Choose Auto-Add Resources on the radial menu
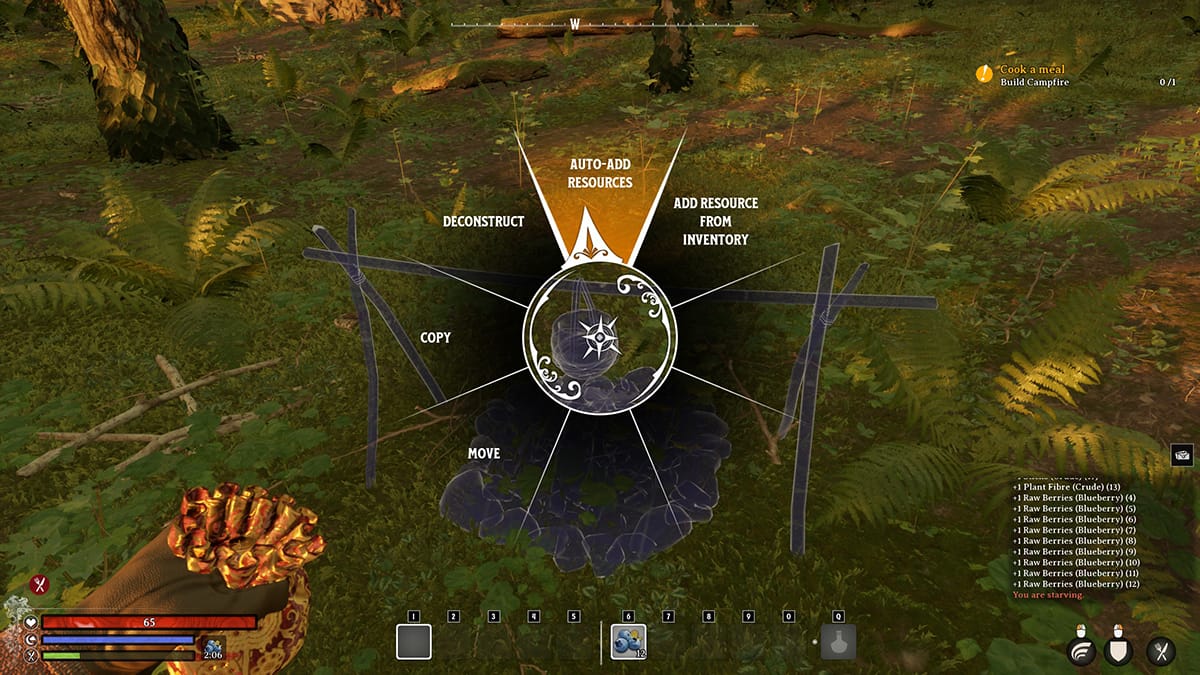The height and width of the screenshot is (675, 1200). 600,173
